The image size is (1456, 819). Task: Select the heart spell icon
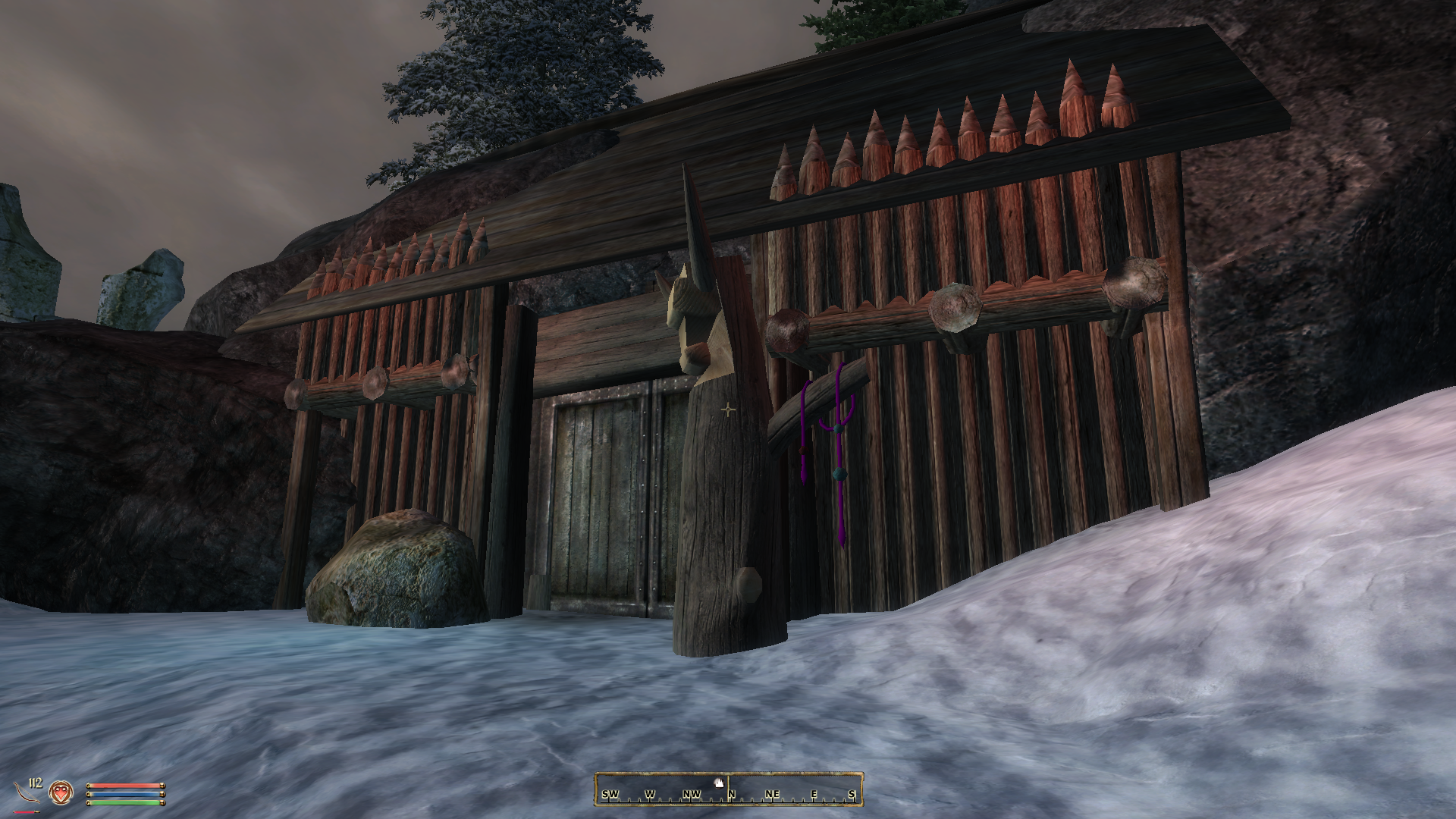point(60,793)
